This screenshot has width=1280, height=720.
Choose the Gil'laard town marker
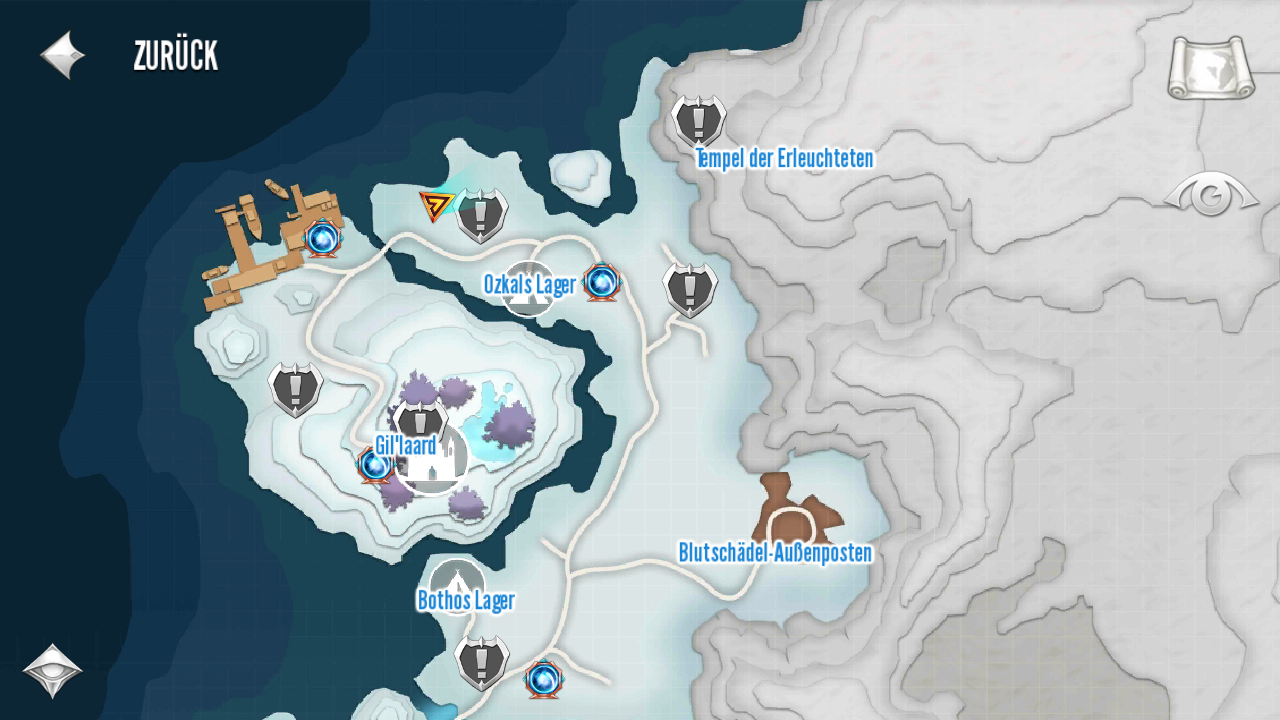click(x=433, y=458)
